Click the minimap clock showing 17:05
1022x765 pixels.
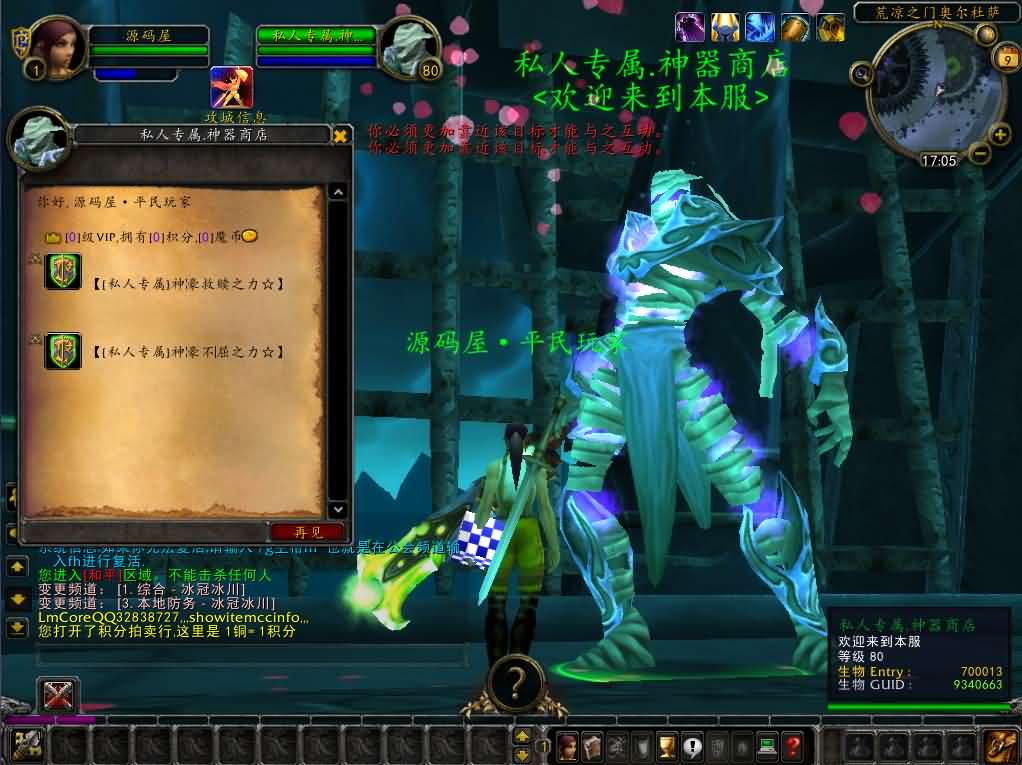[938, 160]
